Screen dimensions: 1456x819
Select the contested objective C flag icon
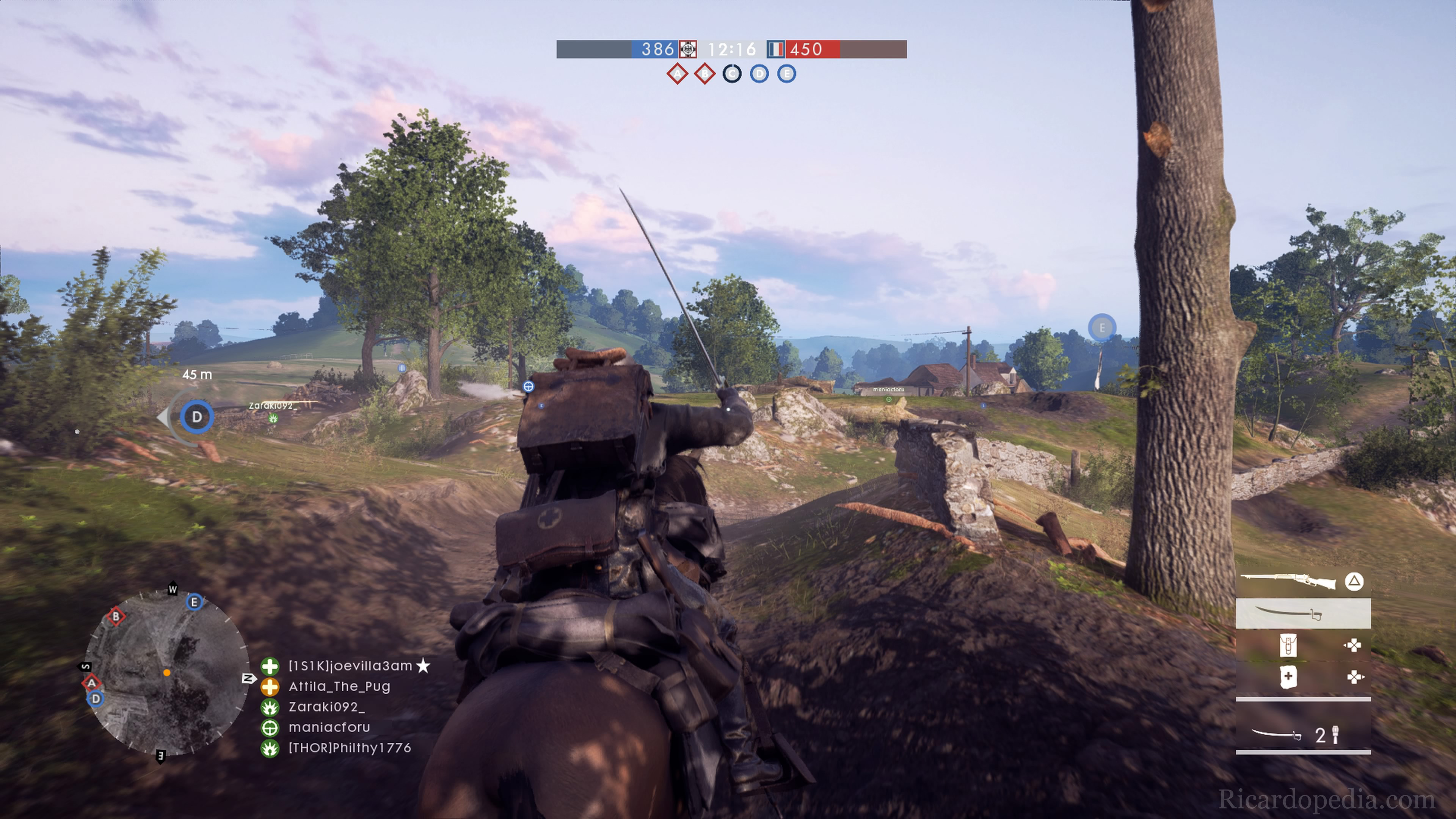pos(732,74)
